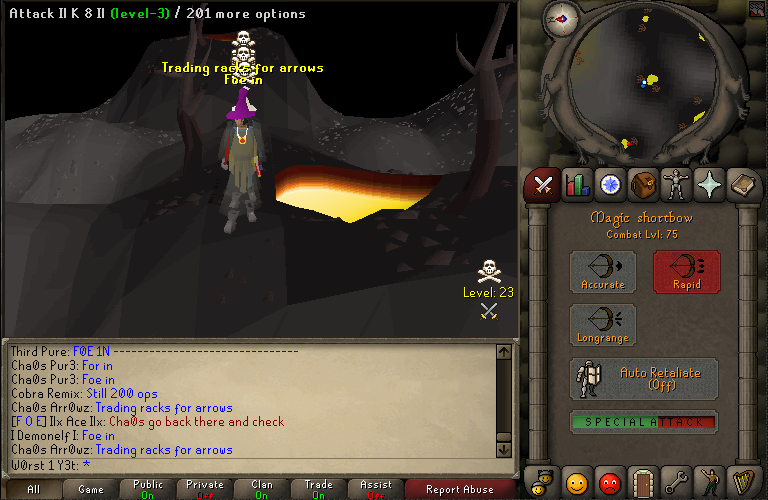This screenshot has height=500, width=768.
Task: Switch chat filter to All
Action: 33,490
